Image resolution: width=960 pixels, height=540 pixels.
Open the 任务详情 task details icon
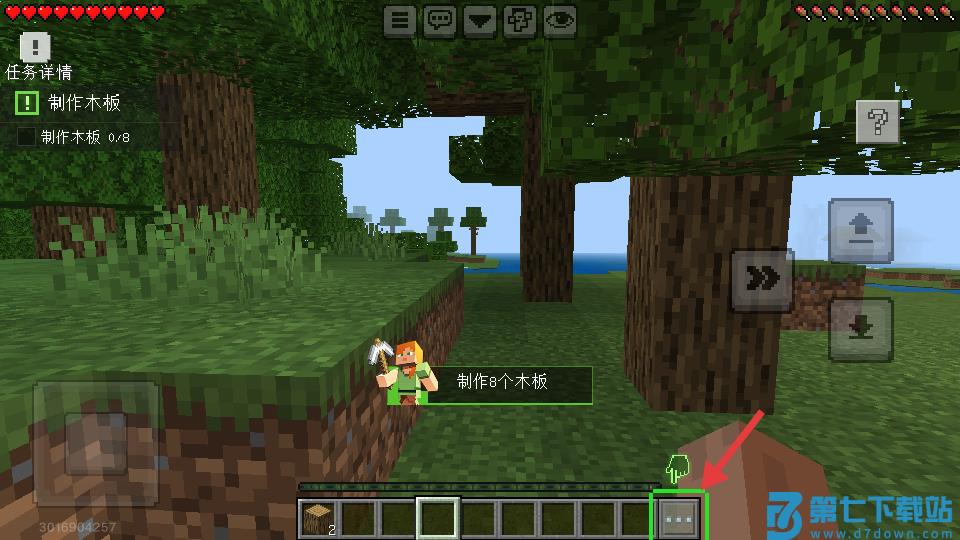(x=35, y=47)
